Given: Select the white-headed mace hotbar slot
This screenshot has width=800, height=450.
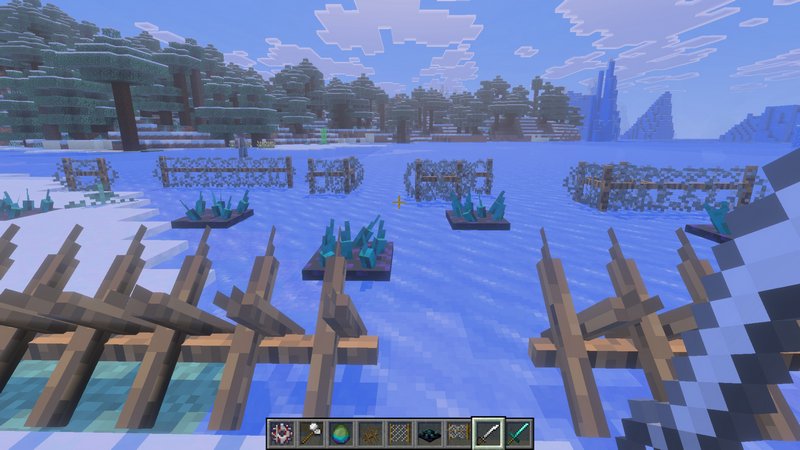Looking at the screenshot, I should [x=311, y=433].
